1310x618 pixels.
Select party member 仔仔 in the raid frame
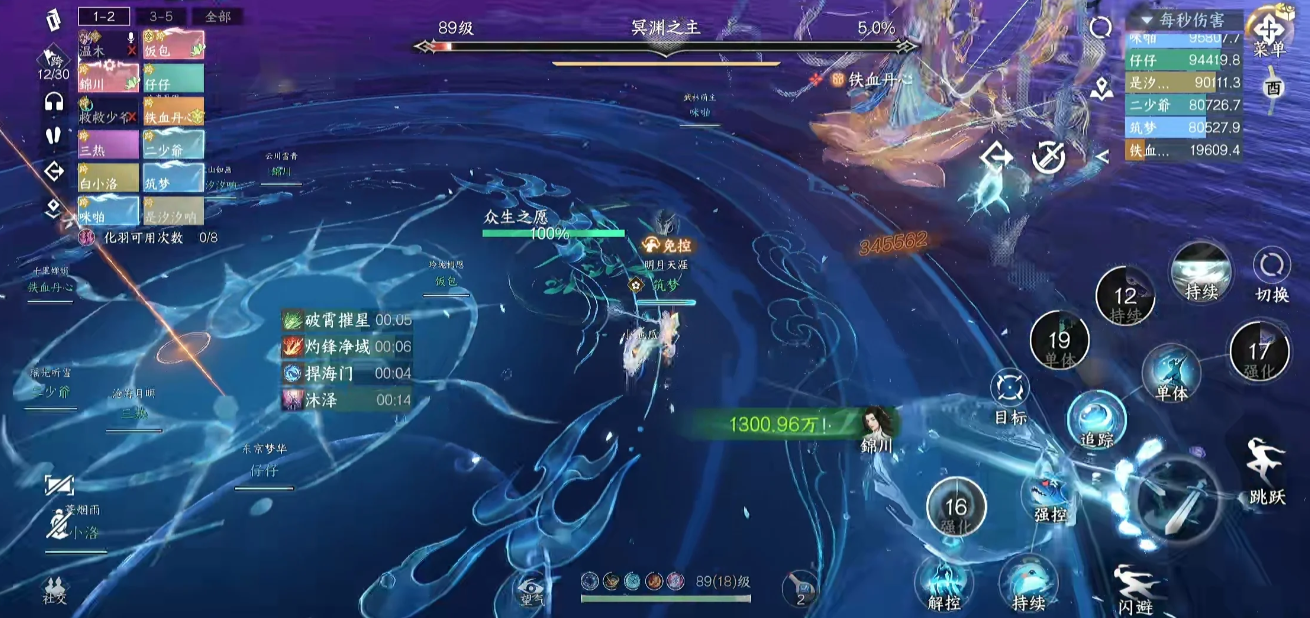point(173,79)
